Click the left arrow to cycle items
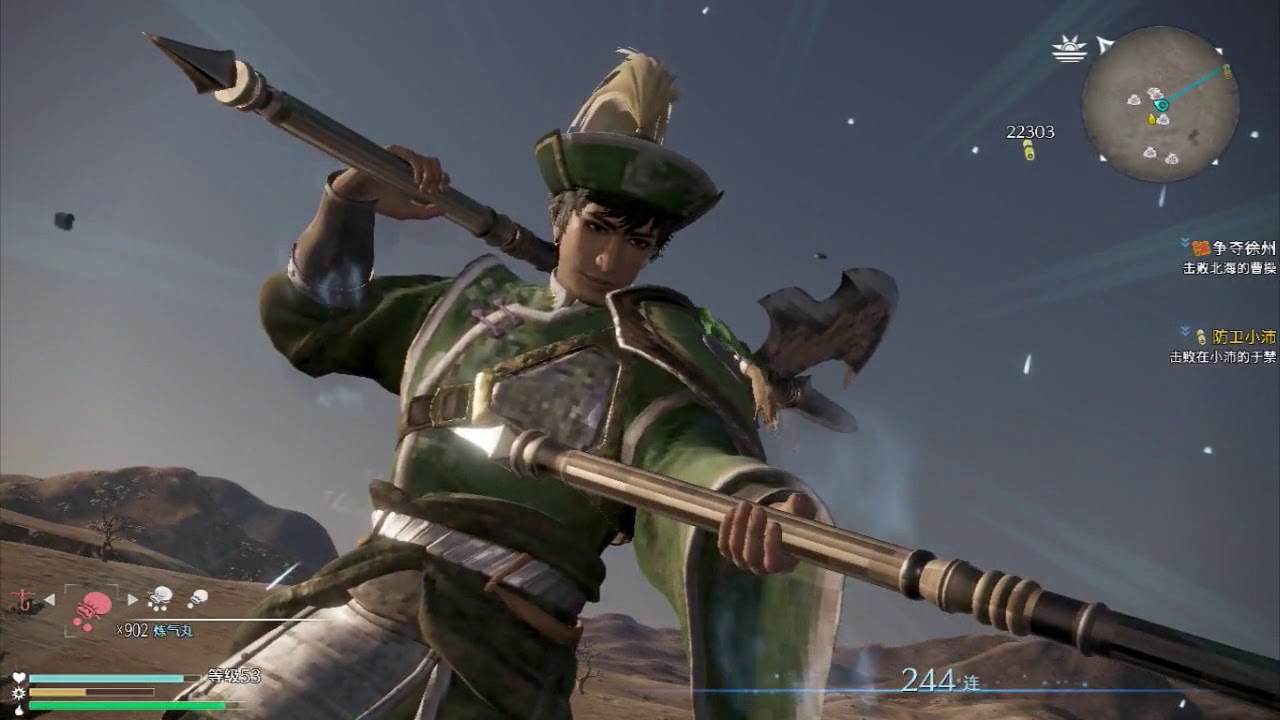Image resolution: width=1280 pixels, height=720 pixels. coord(48,599)
